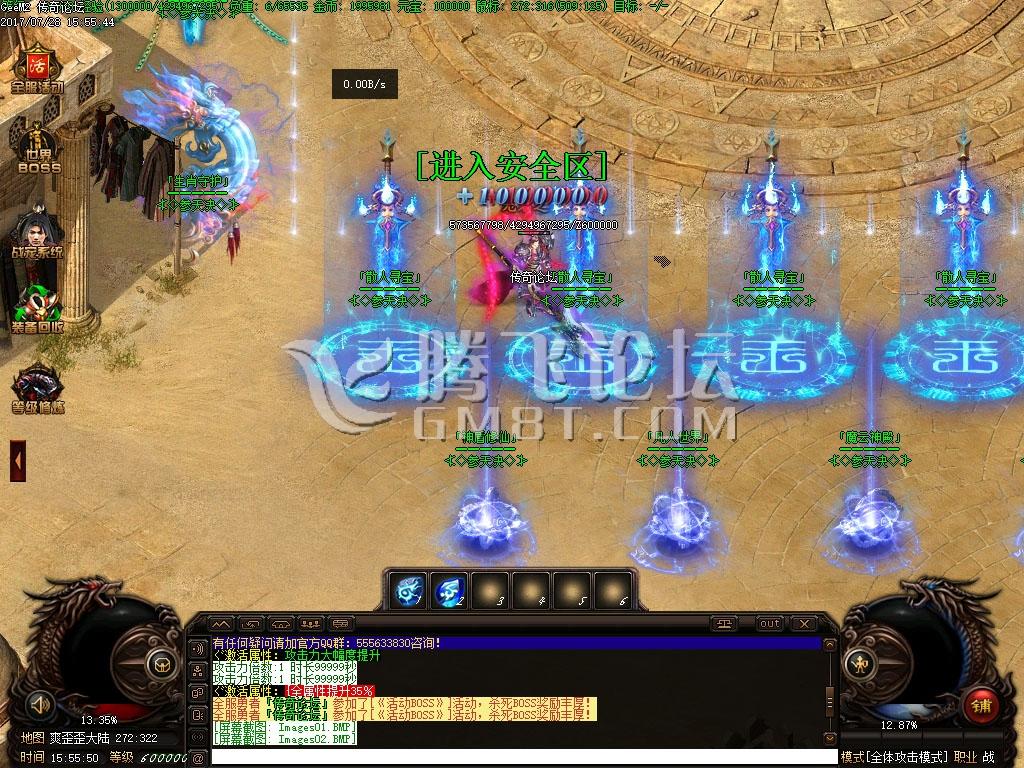Screen dimensions: 1024x768
Task: Open the 全服活动 server events menu
Action: (x=37, y=68)
